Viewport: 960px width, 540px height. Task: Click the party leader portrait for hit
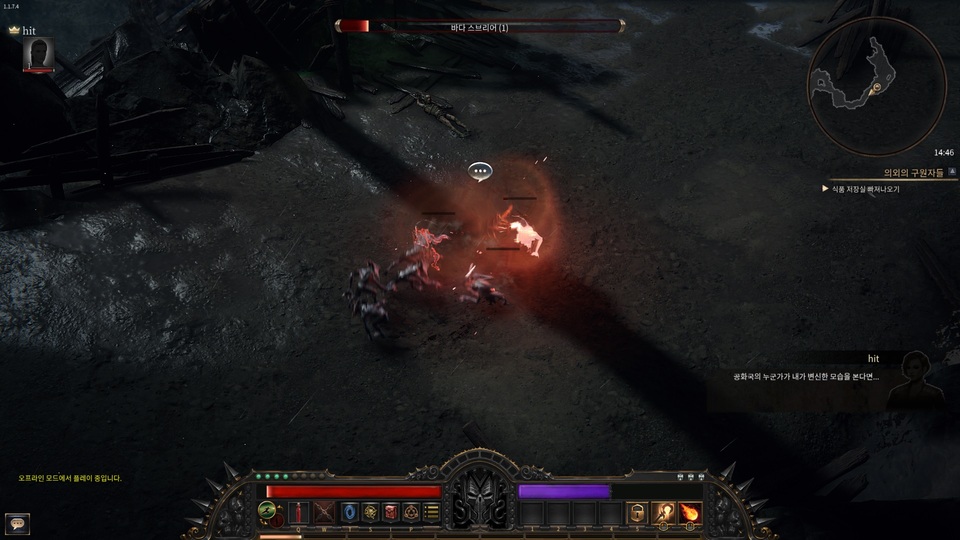pyautogui.click(x=39, y=54)
